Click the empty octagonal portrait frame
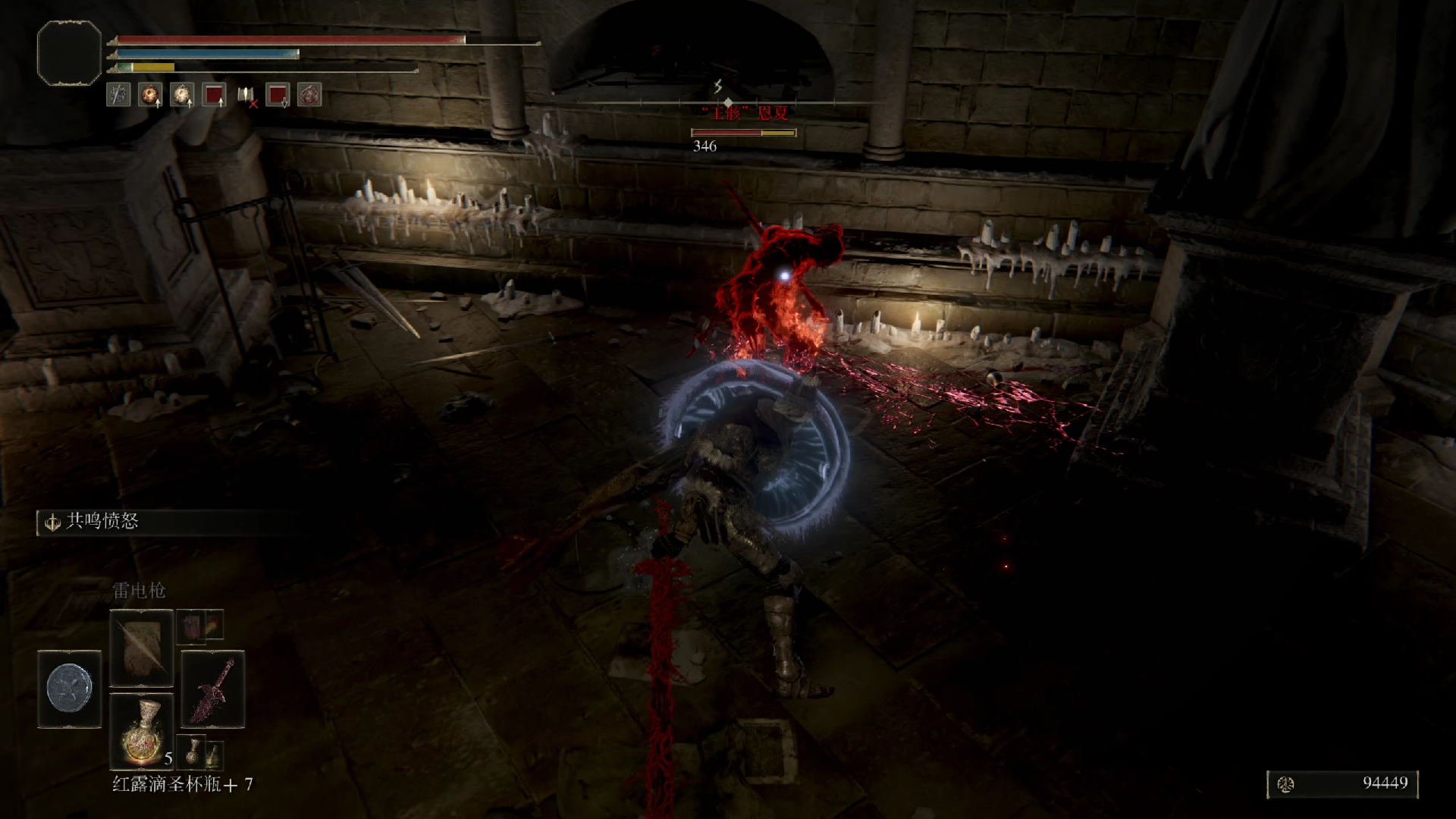Viewport: 1456px width, 819px height. click(x=69, y=52)
